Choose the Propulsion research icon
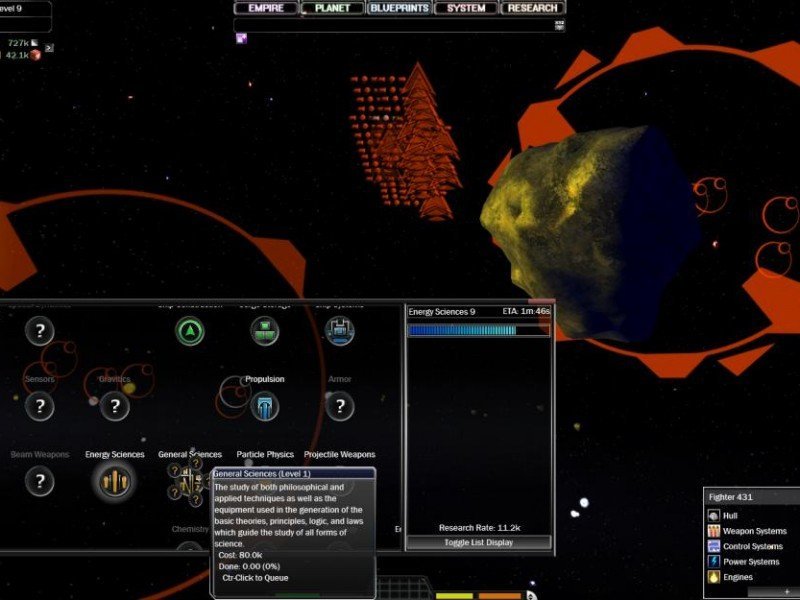This screenshot has width=800, height=600. (x=264, y=405)
